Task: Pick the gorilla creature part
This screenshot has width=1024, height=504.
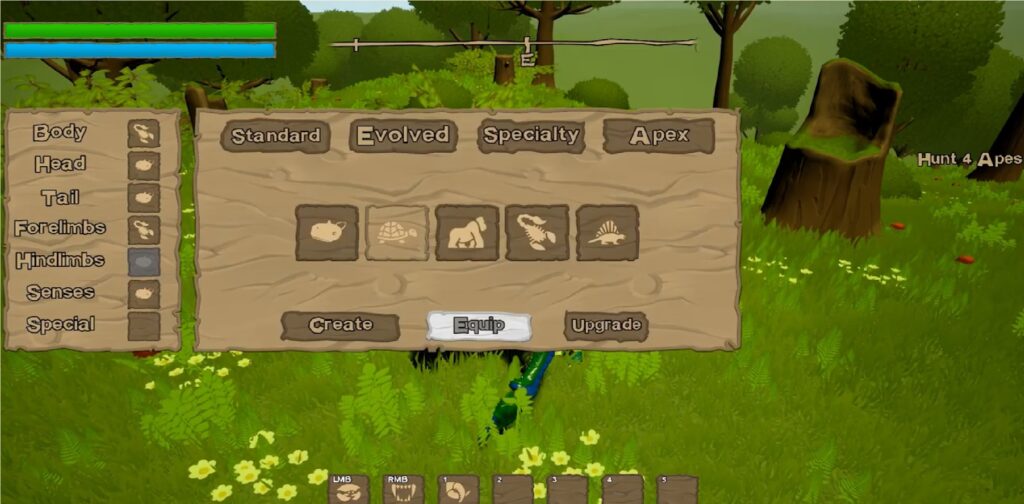Action: pyautogui.click(x=467, y=233)
